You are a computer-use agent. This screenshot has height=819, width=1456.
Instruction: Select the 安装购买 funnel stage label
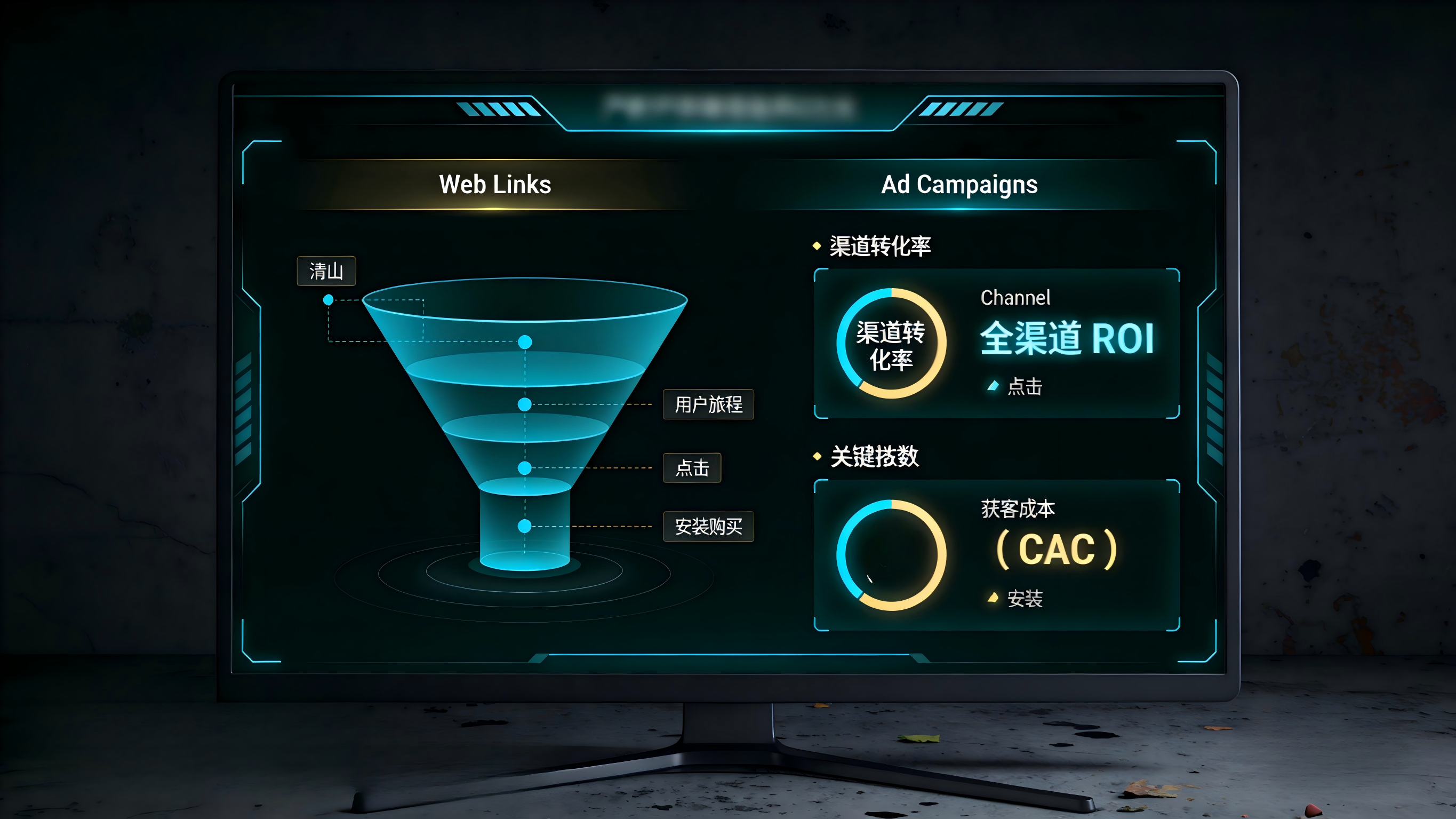click(708, 527)
